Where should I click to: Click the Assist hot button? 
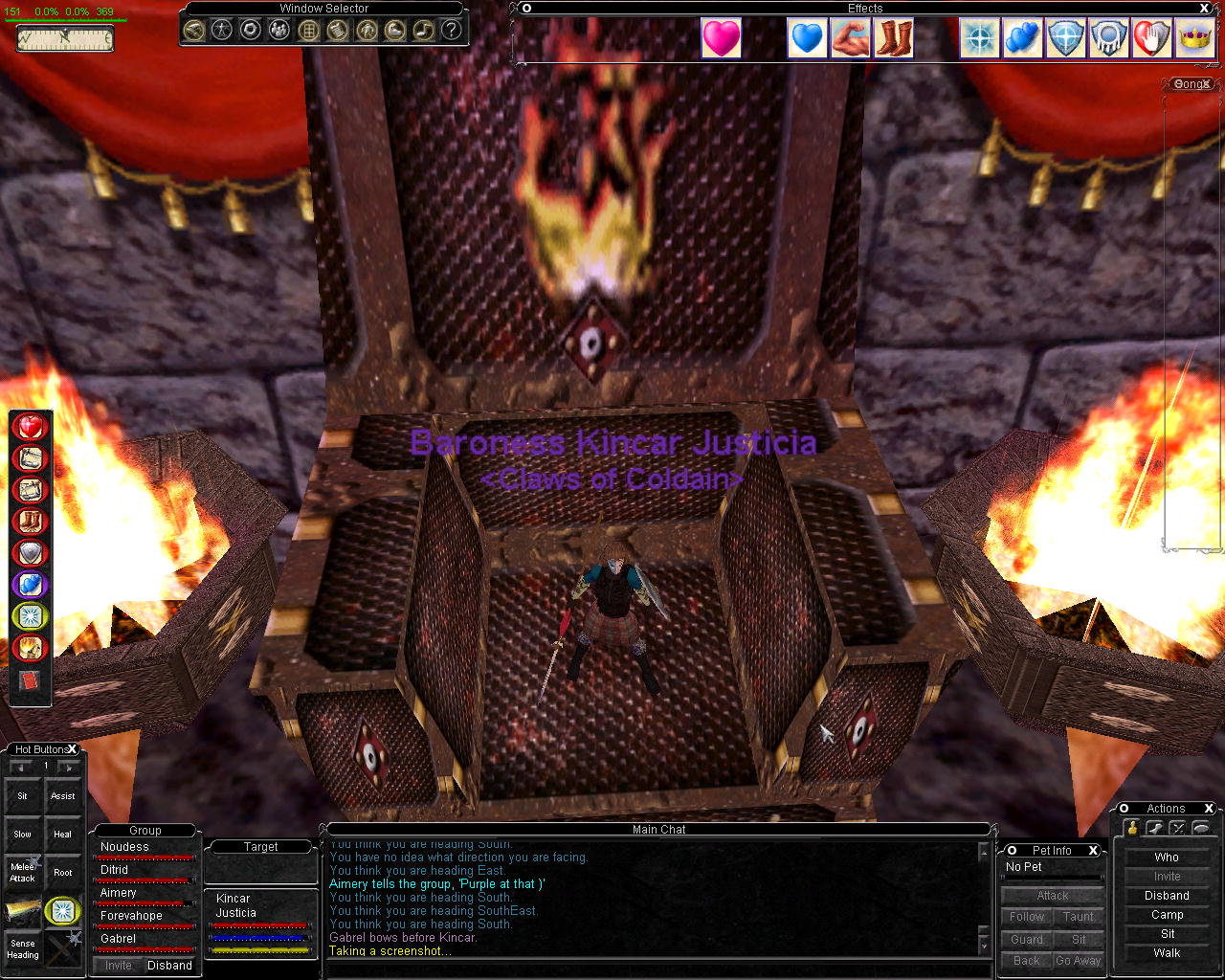pyautogui.click(x=62, y=795)
